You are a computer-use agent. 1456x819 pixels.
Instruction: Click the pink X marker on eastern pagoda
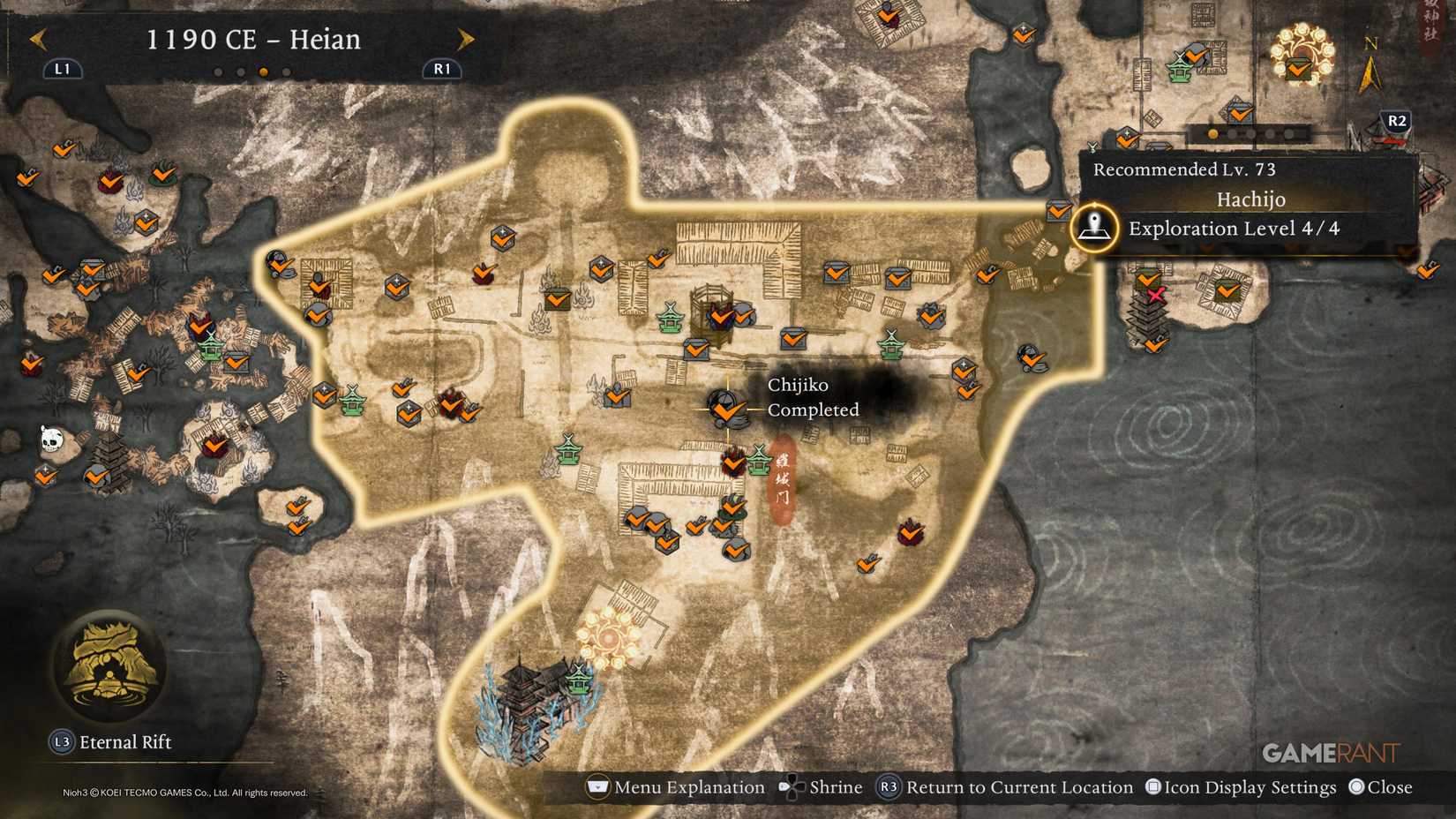[1158, 294]
